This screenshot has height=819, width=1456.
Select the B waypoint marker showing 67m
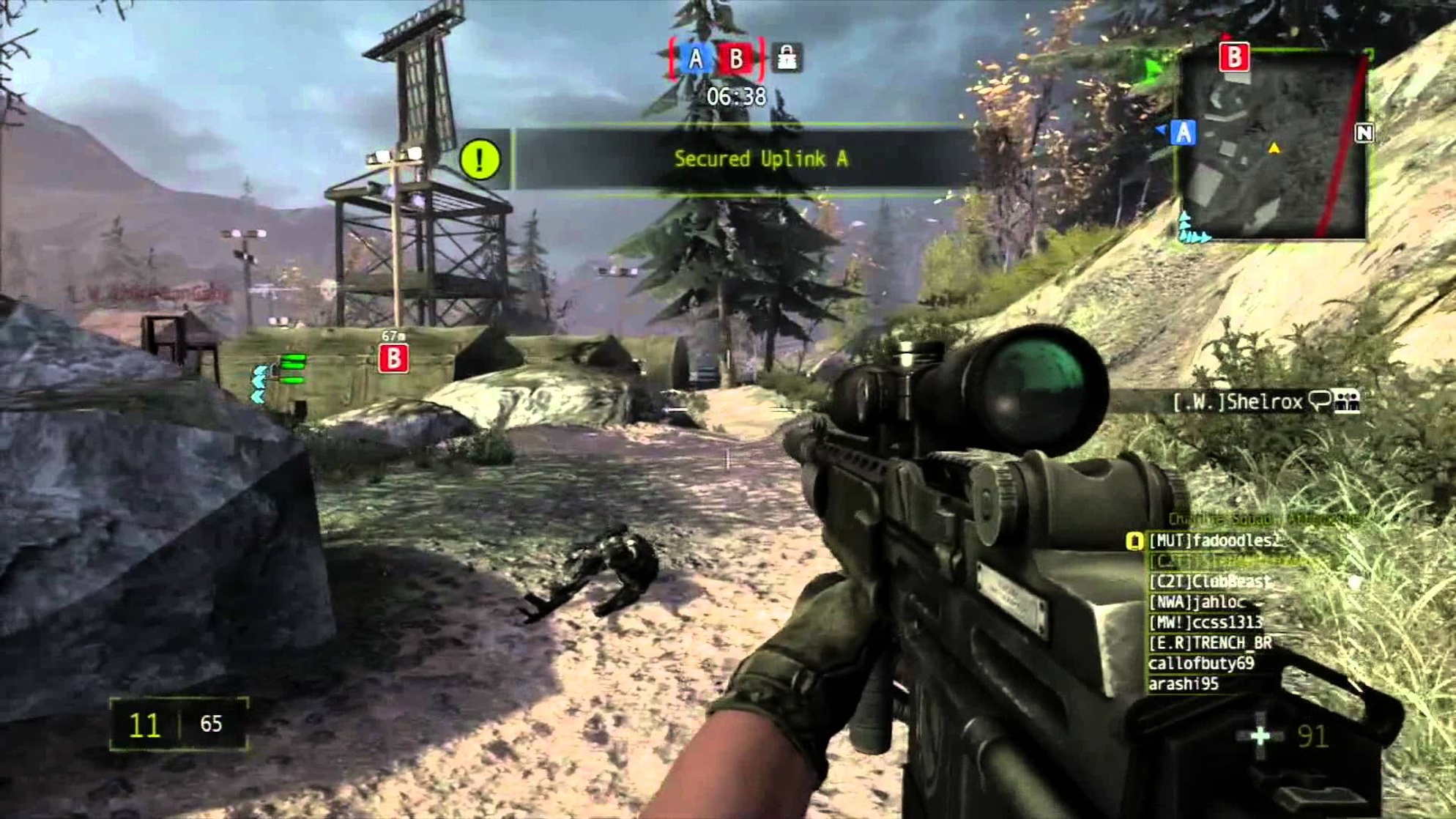point(393,358)
